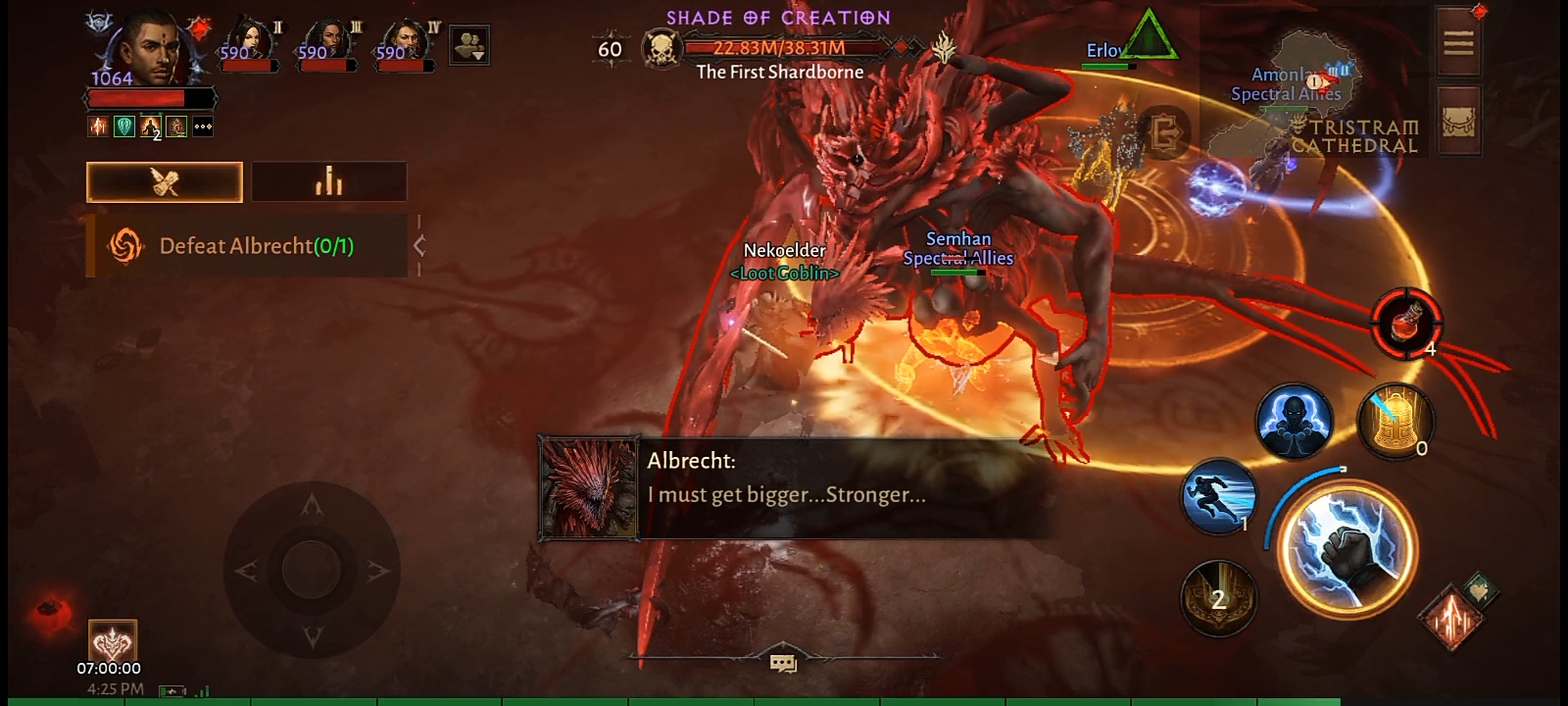Select party member II portrait
Screen dimensions: 1568x706
point(250,44)
